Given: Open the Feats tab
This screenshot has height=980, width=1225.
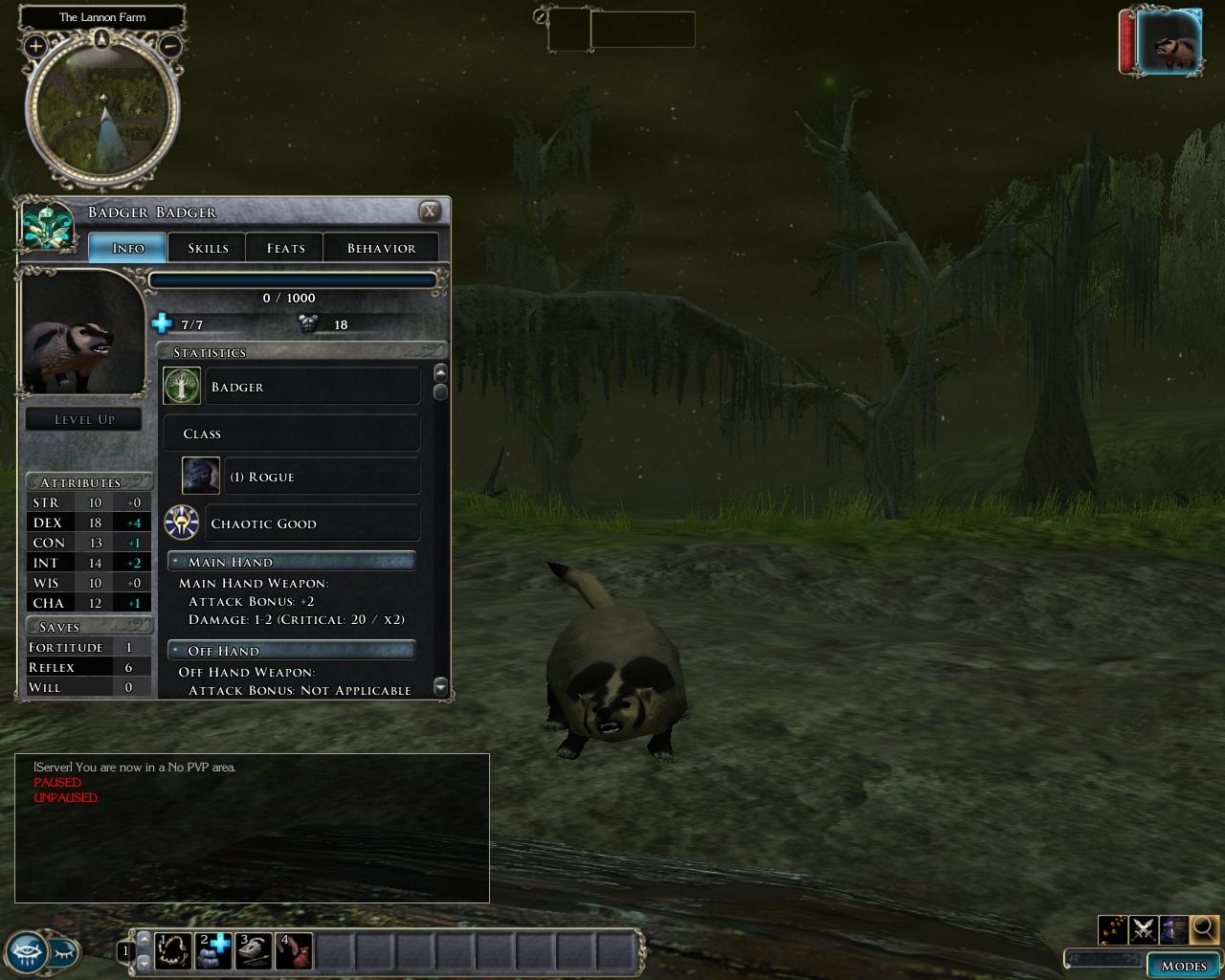Looking at the screenshot, I should 285,248.
